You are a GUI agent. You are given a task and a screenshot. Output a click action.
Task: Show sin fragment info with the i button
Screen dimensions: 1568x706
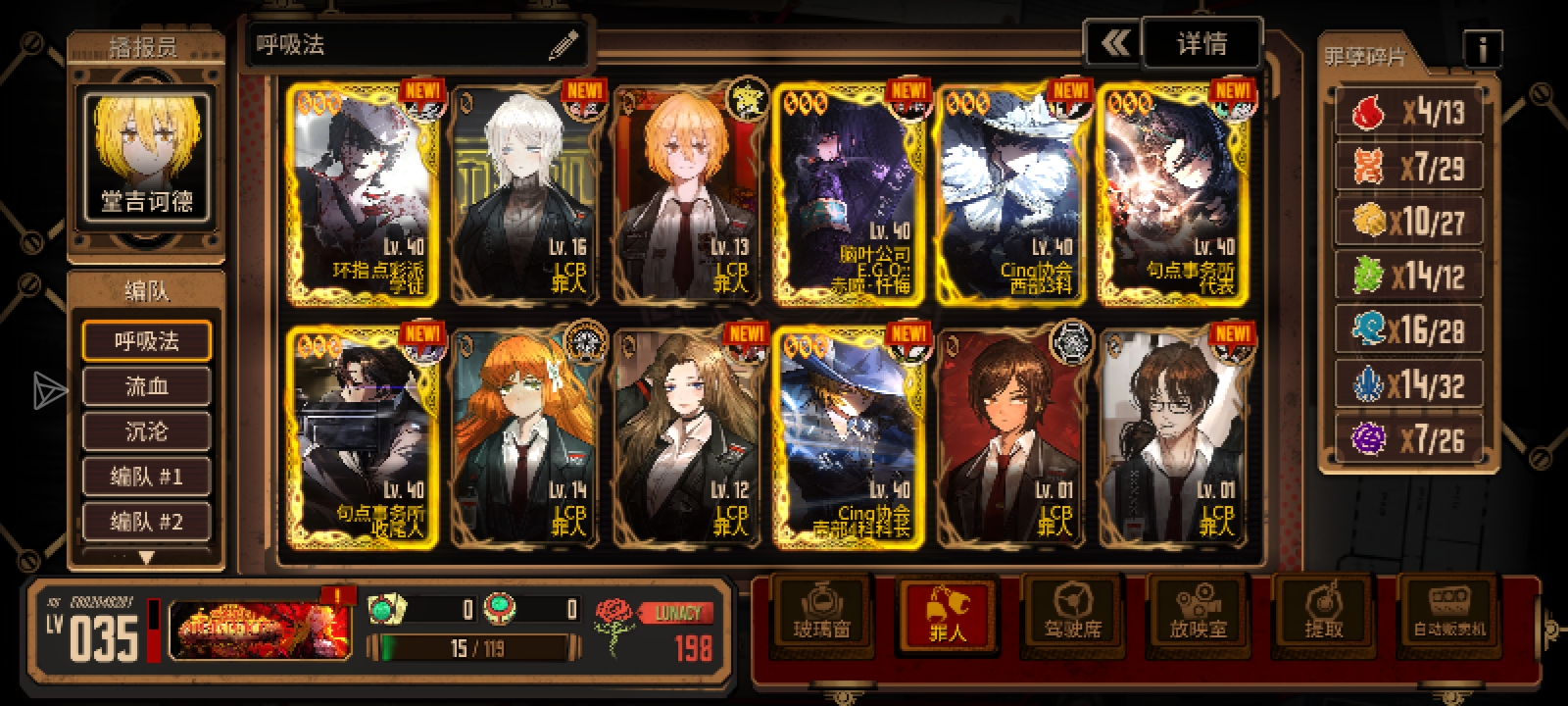[1482, 47]
